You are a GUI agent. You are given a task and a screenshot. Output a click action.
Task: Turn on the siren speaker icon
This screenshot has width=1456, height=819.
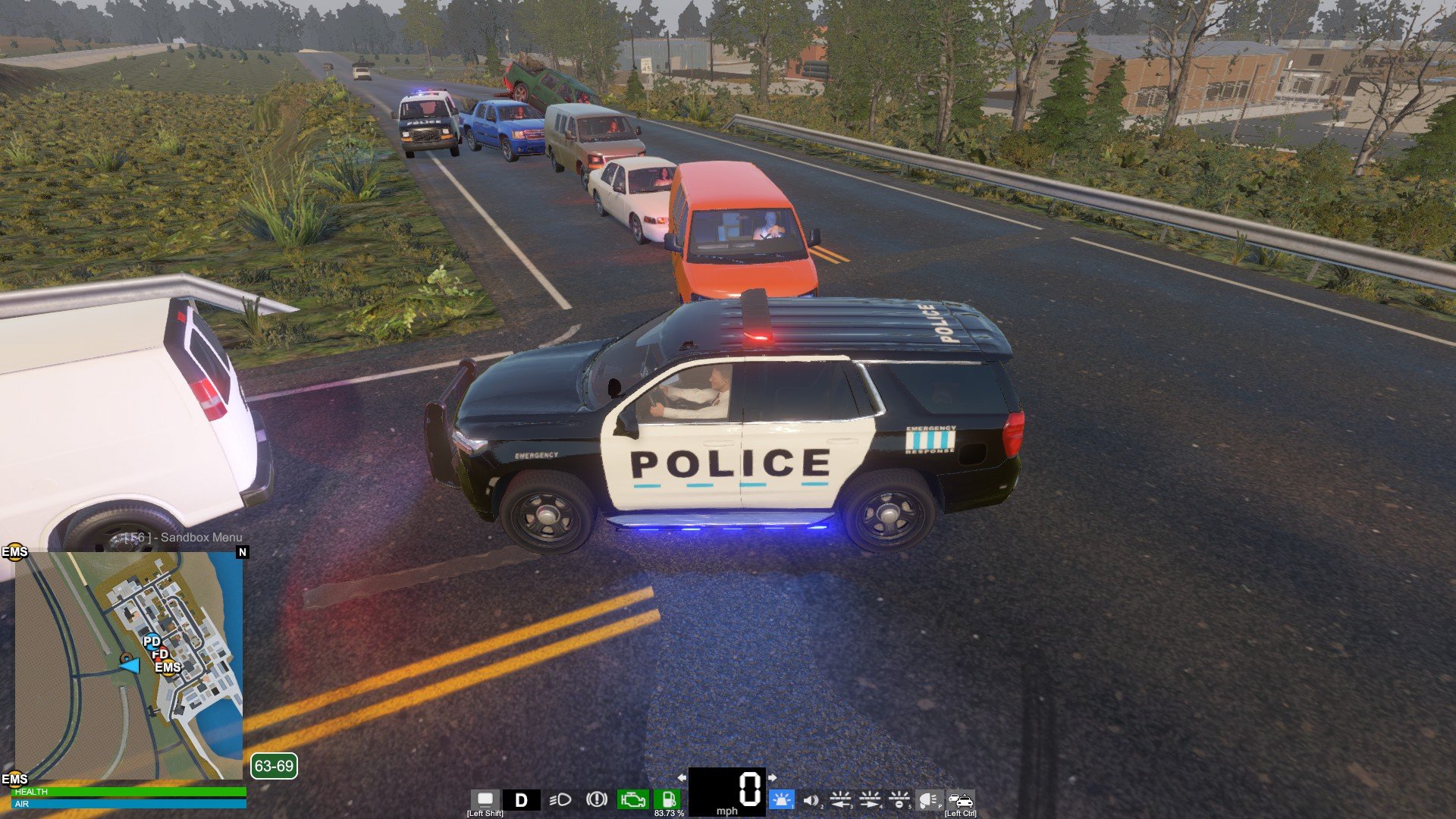tap(811, 800)
